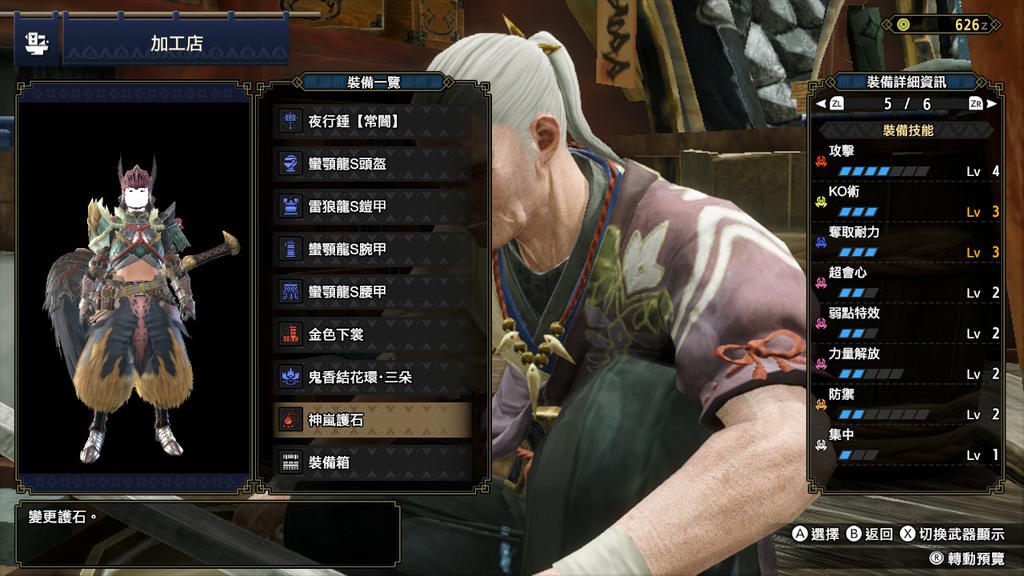1024x576 pixels.
Task: Click the highlighted 神嵐護石 talisman entry
Action: pyautogui.click(x=373, y=421)
